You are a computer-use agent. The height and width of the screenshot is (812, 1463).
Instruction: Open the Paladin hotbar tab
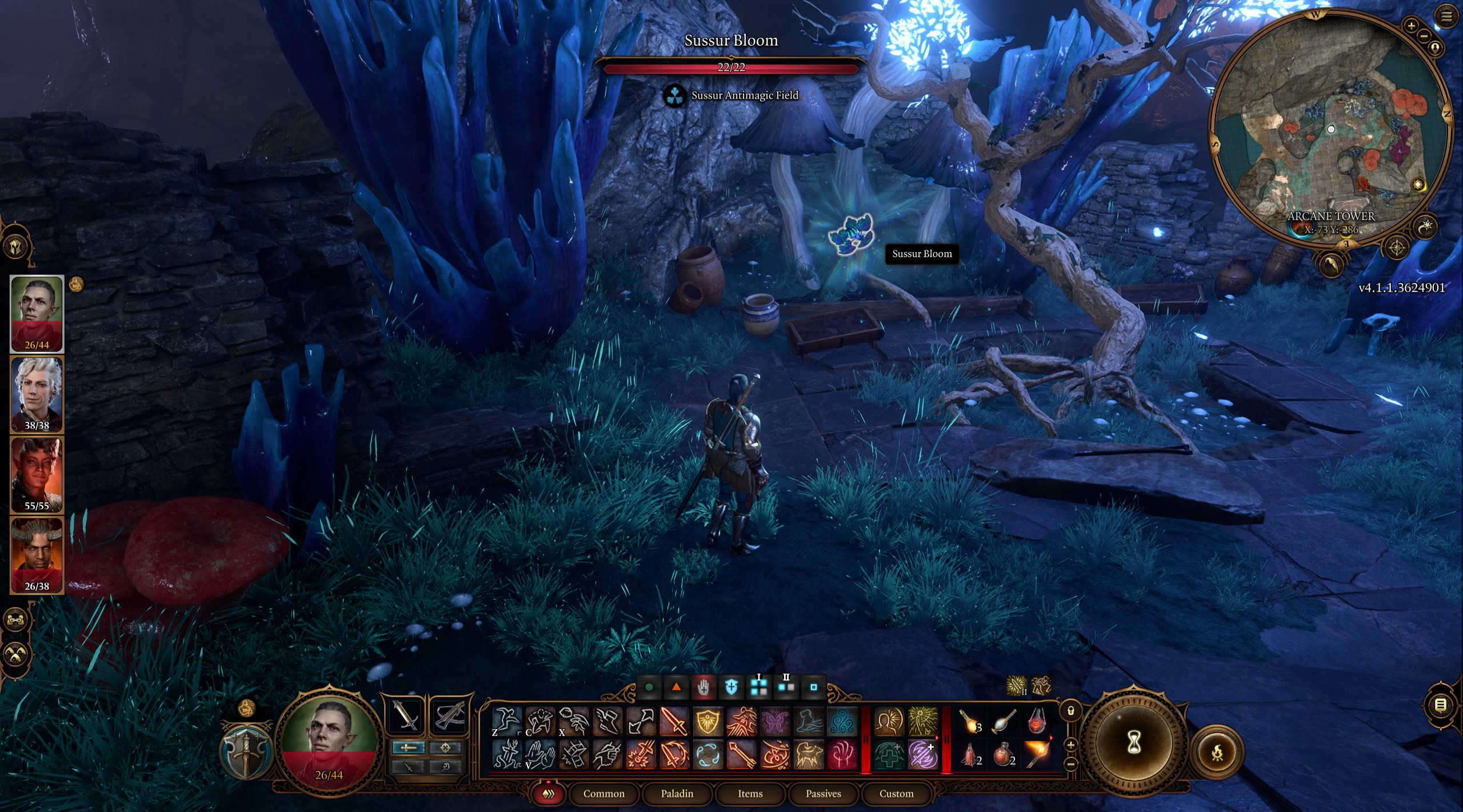[x=678, y=794]
